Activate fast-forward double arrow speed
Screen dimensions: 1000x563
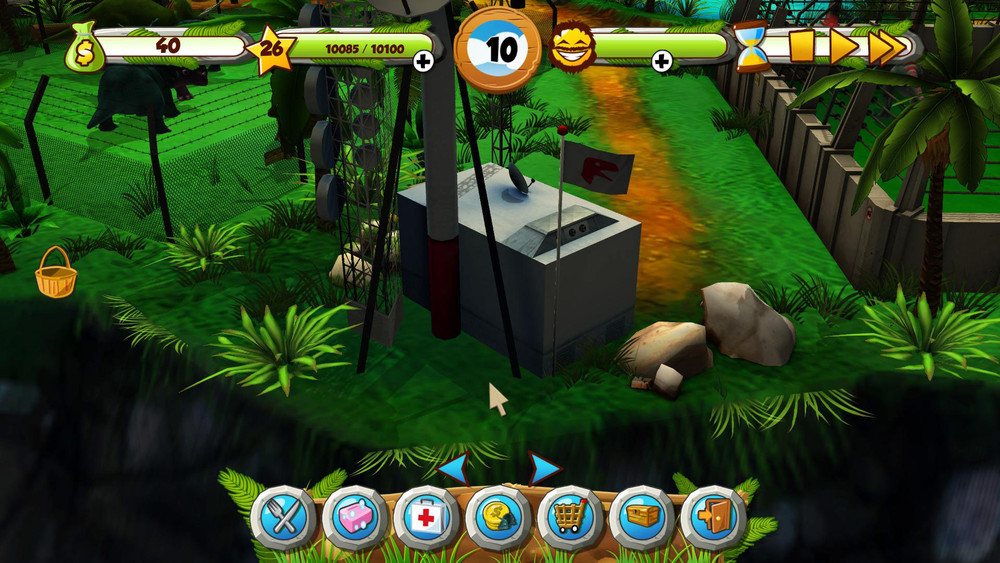[888, 46]
